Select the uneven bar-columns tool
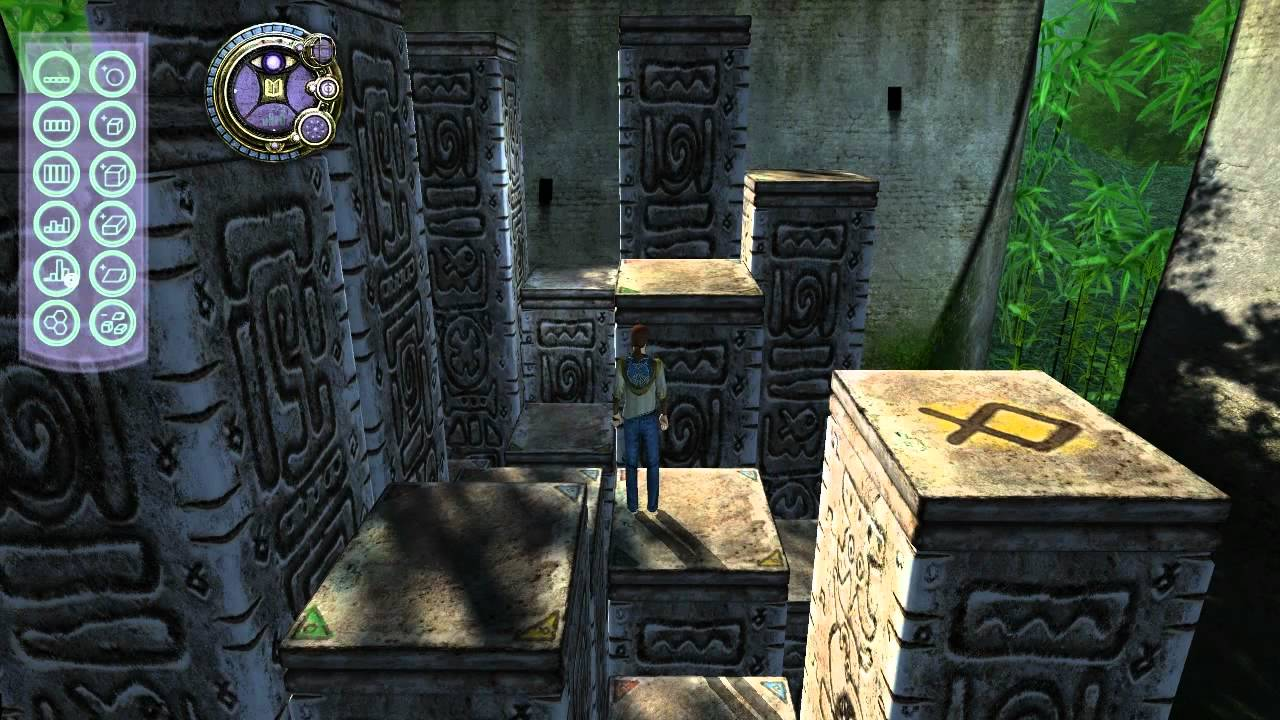Image resolution: width=1280 pixels, height=720 pixels. 56,273
